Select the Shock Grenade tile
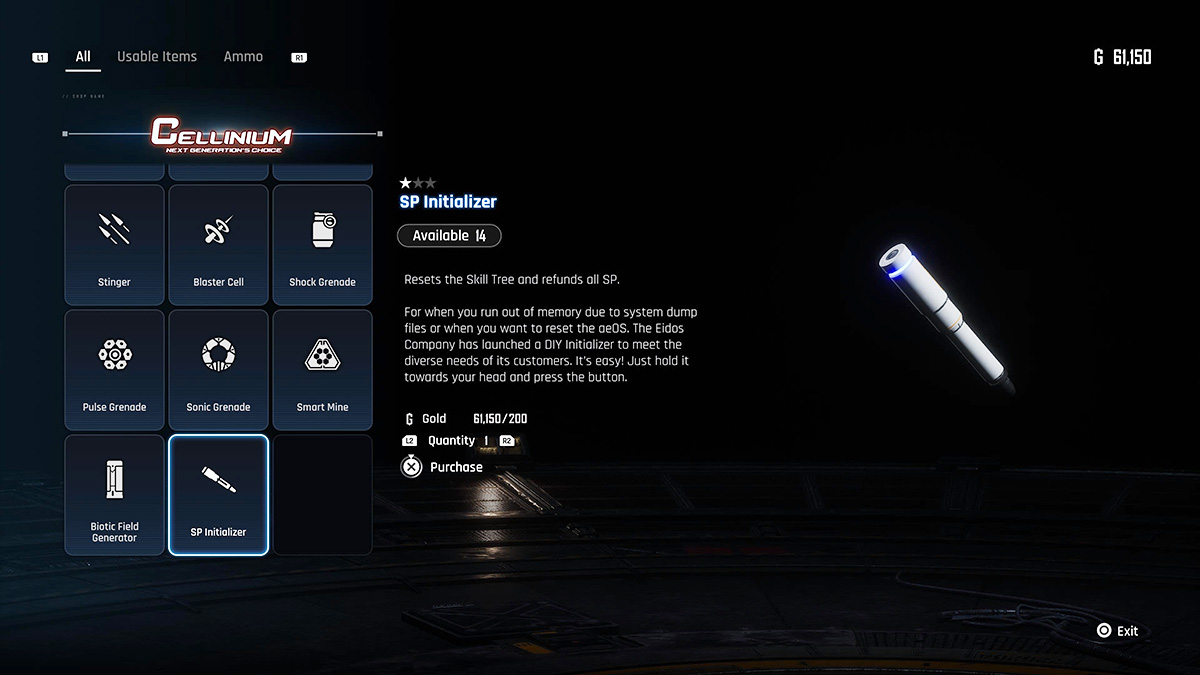Screen dimensions: 1200x675 click(x=322, y=244)
